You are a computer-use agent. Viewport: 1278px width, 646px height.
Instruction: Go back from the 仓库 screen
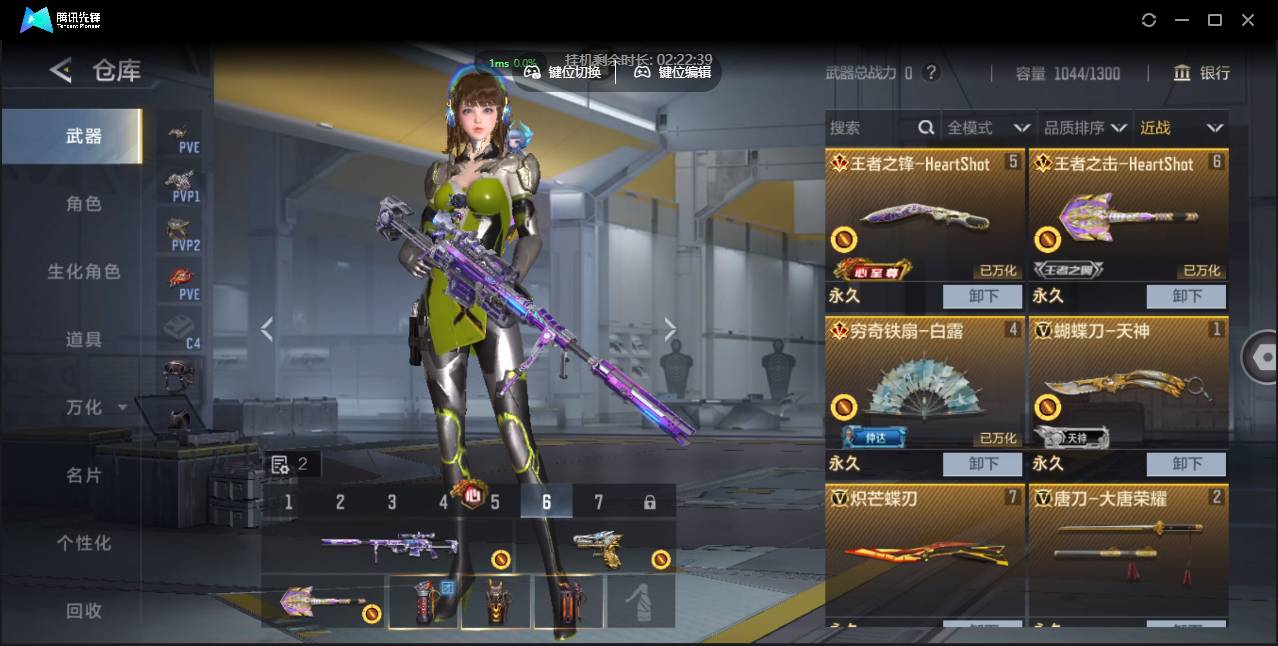(x=61, y=70)
